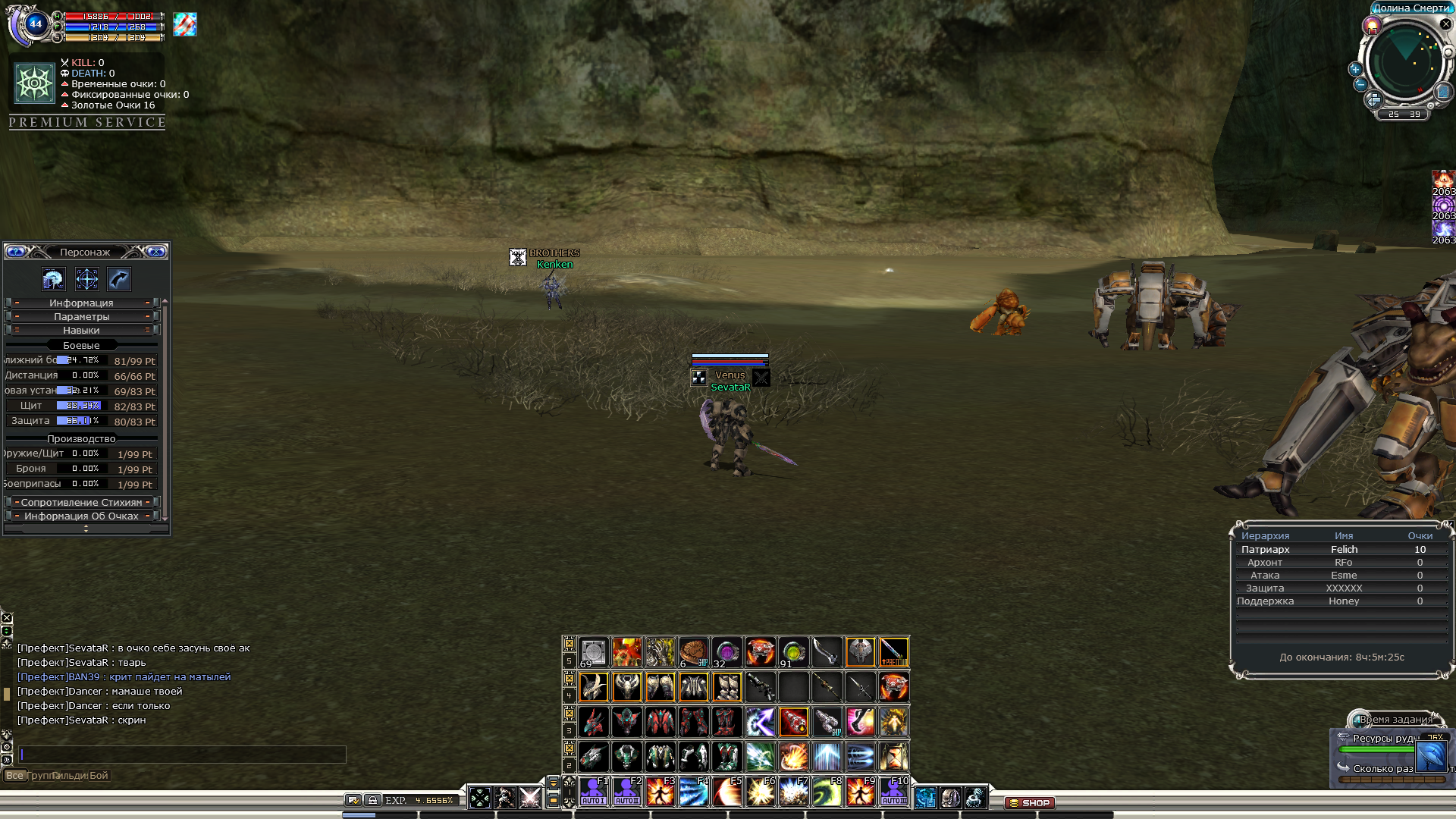
Task: Activate the F1 AUTO I skill slot
Action: click(594, 791)
